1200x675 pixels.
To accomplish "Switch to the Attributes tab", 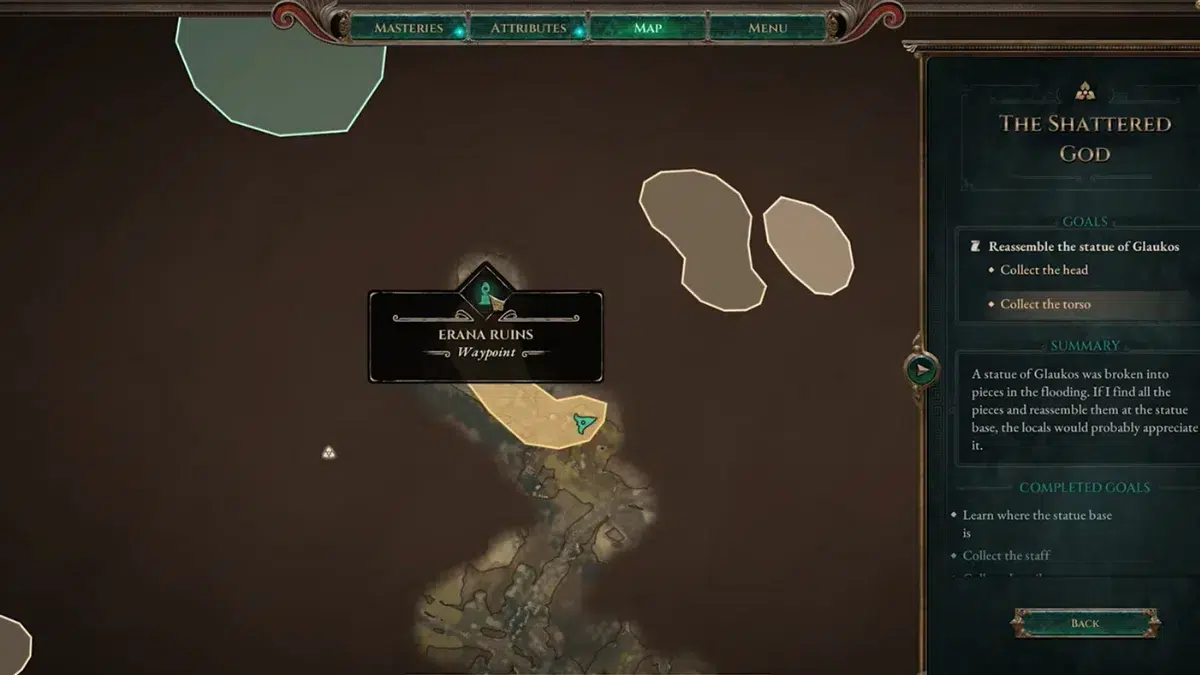I will click(x=528, y=28).
